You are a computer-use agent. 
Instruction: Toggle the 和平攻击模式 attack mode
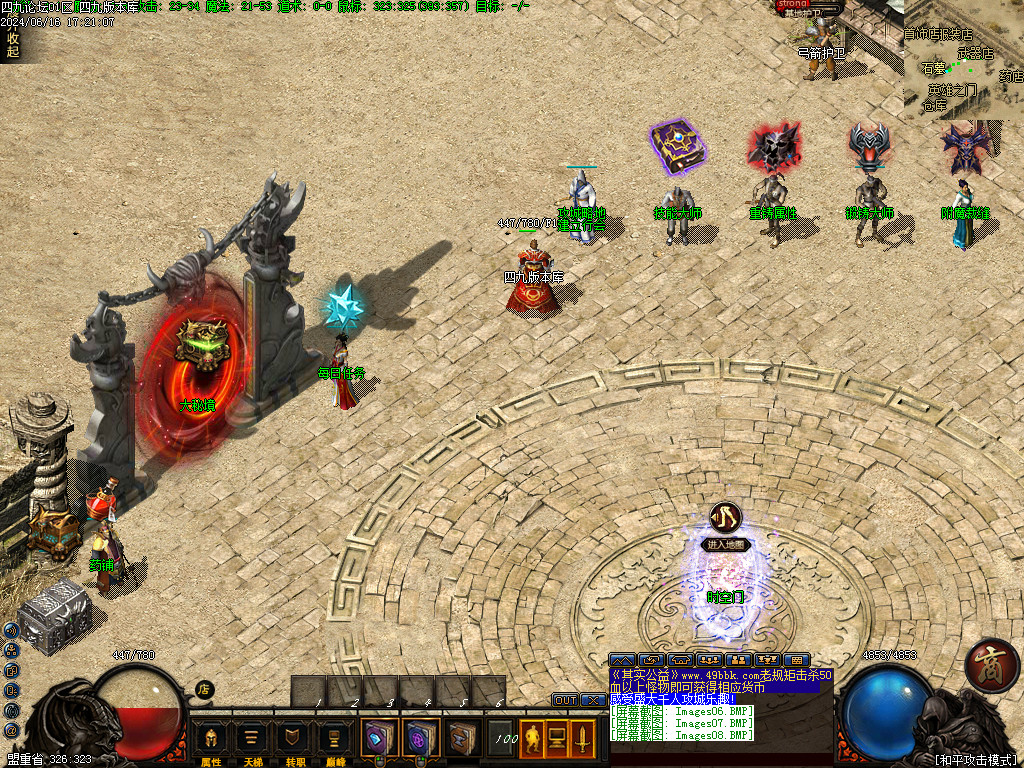click(974, 760)
